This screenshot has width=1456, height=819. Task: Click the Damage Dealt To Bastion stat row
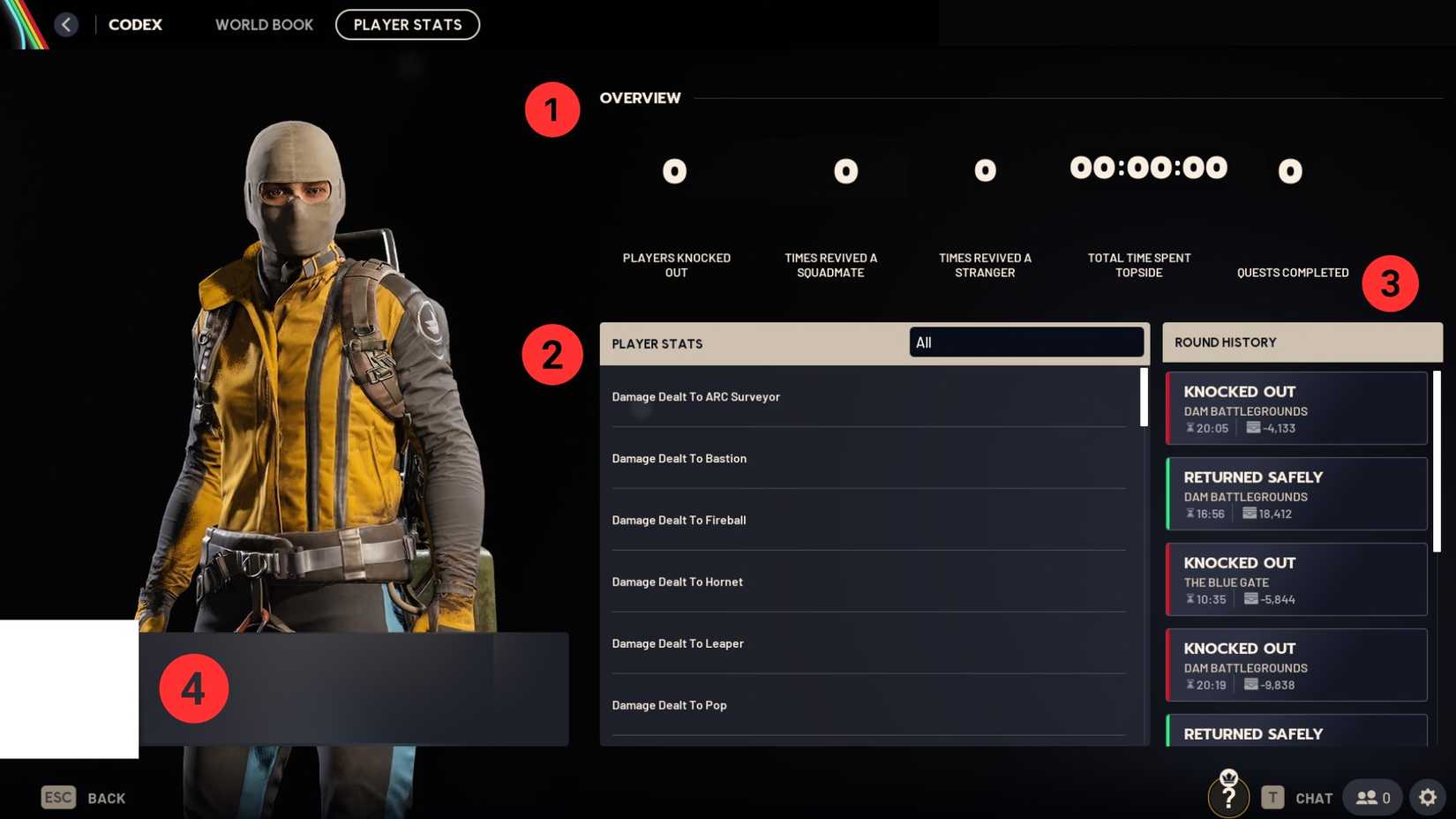pos(868,458)
